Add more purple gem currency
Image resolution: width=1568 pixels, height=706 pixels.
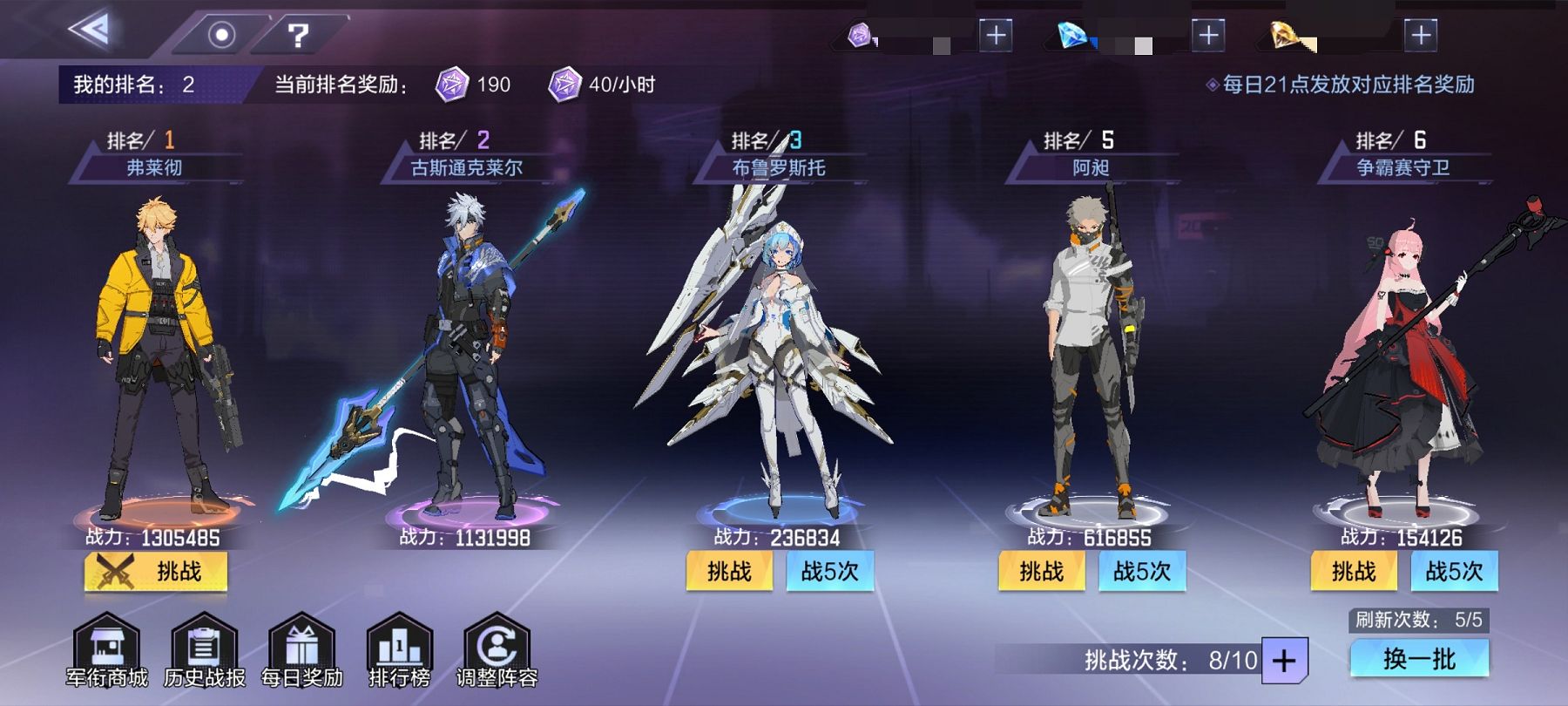tap(996, 35)
